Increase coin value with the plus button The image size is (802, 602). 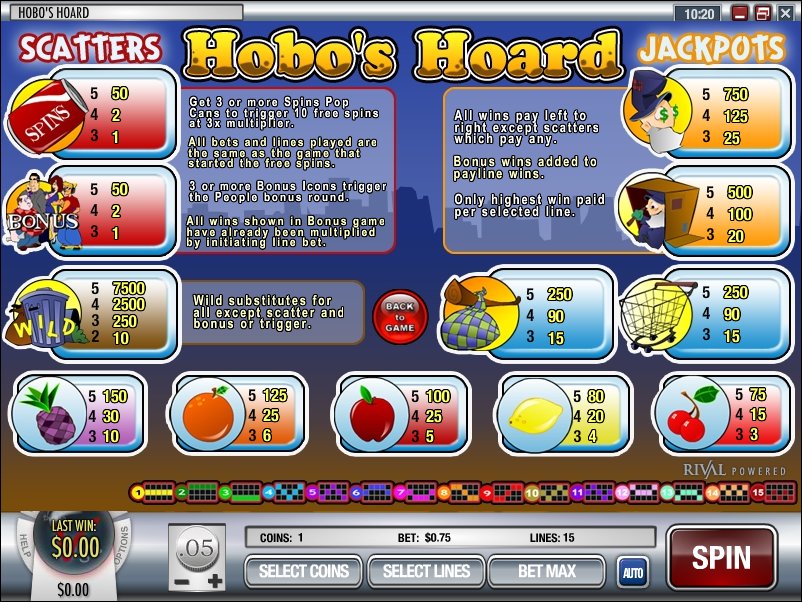coord(214,581)
